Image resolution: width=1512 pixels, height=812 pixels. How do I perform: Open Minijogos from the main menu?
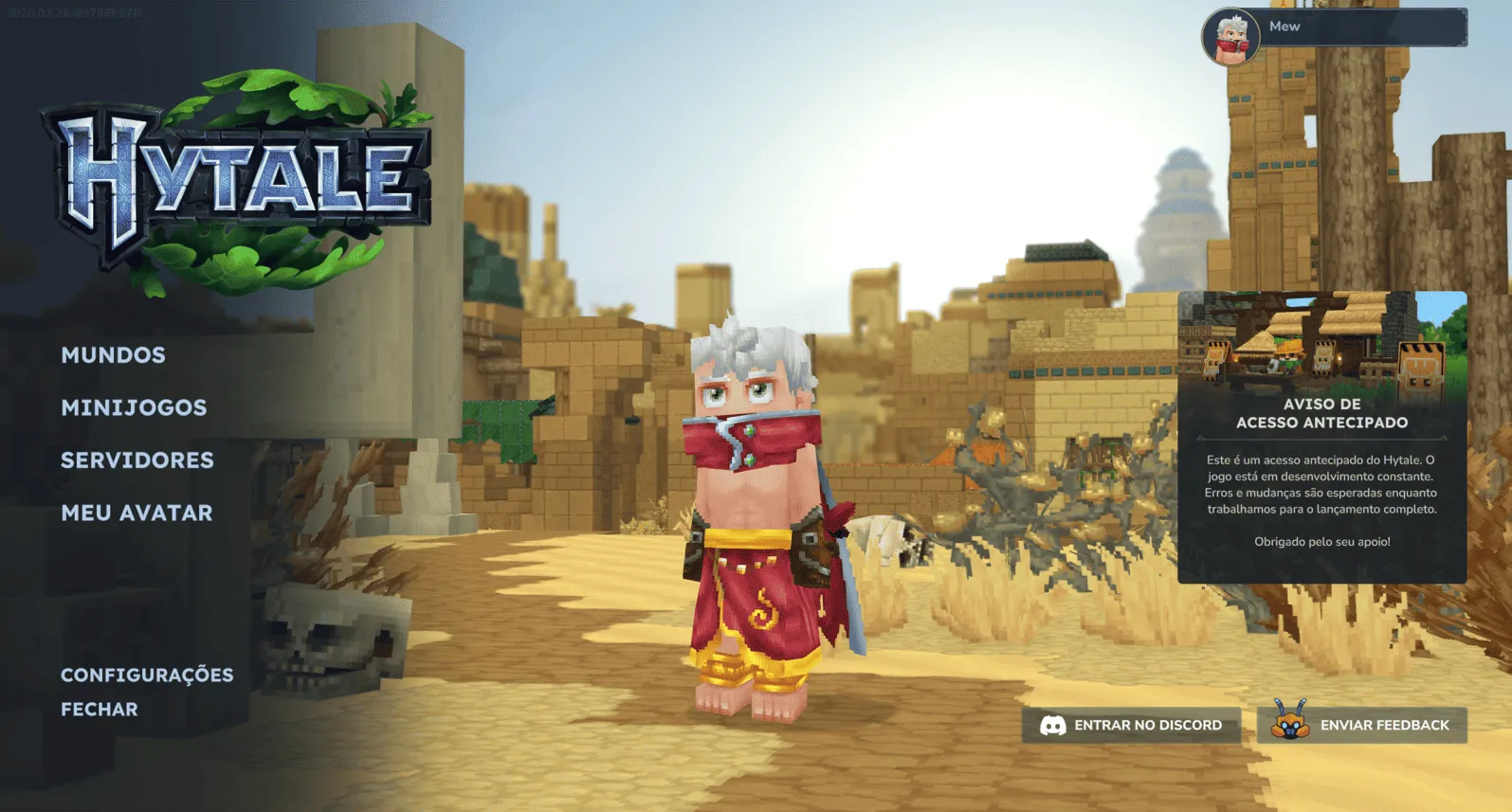[x=134, y=407]
